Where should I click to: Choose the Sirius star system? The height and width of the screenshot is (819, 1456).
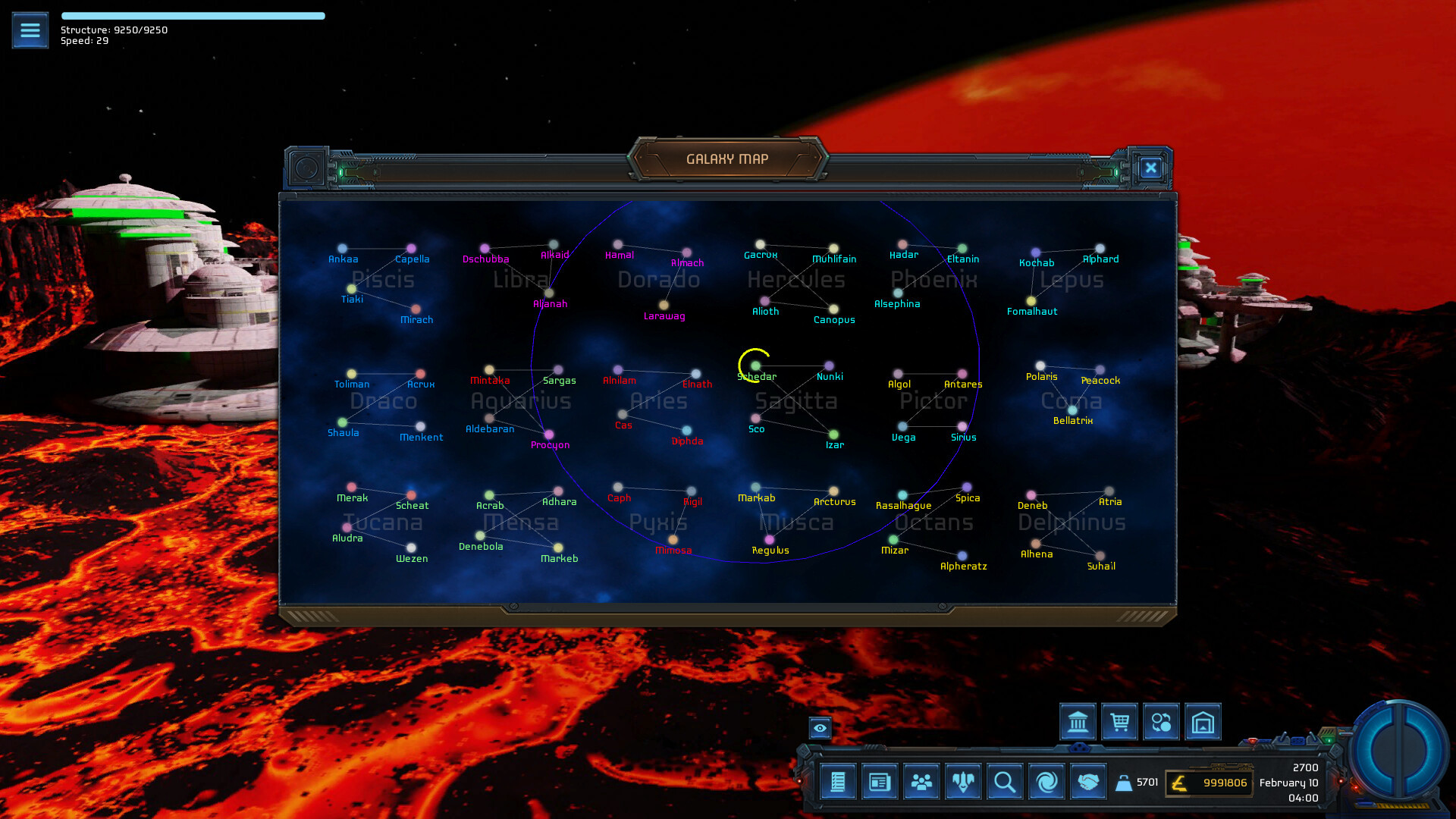pos(962,427)
